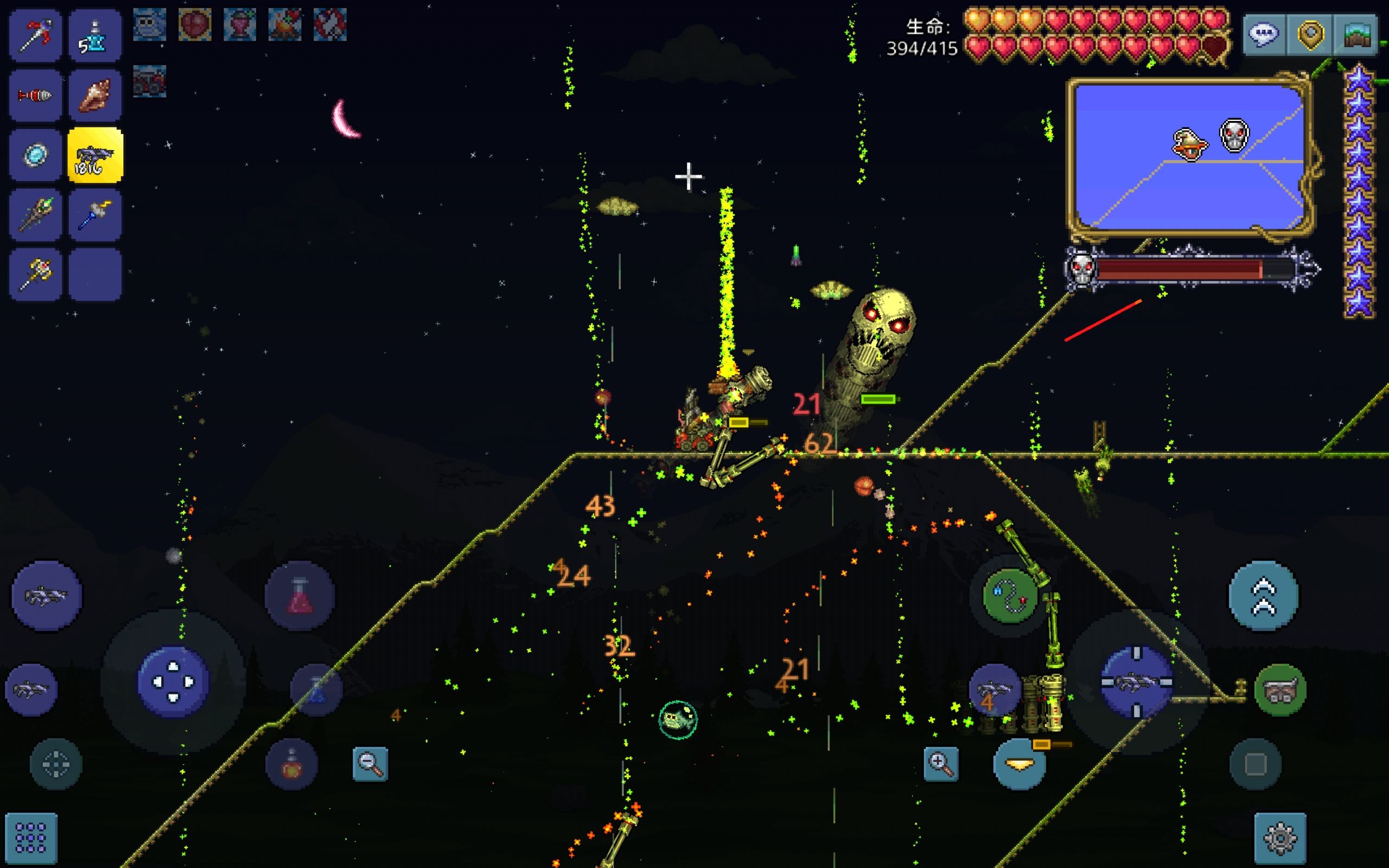Open the inventory grid button
The image size is (1389, 868).
pos(31,838)
